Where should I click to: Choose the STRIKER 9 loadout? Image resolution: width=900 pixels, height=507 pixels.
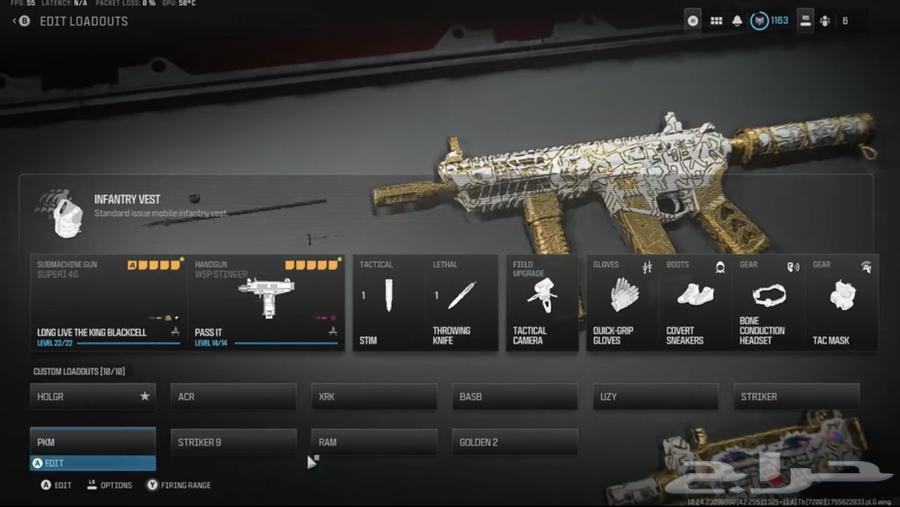(233, 442)
